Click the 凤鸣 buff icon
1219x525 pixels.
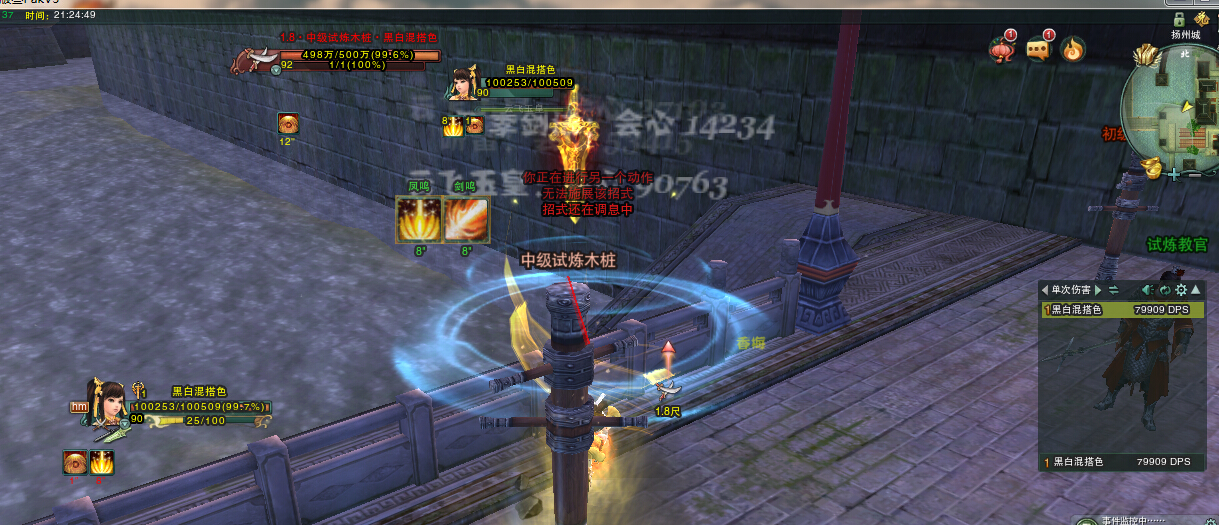tap(416, 220)
